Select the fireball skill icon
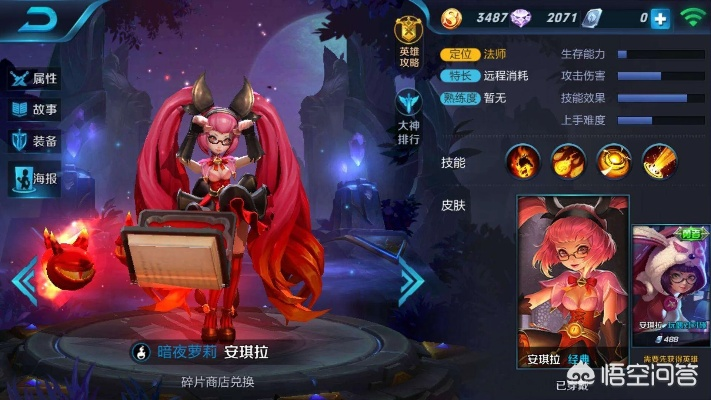The image size is (711, 400). pyautogui.click(x=568, y=161)
